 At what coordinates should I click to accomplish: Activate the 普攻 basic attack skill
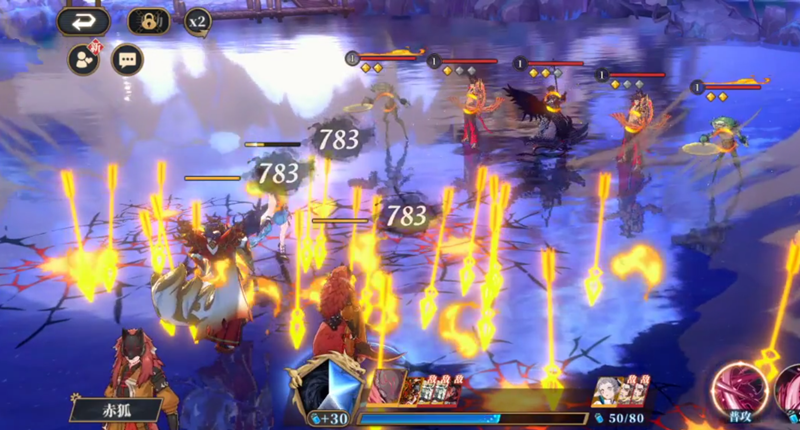741,389
